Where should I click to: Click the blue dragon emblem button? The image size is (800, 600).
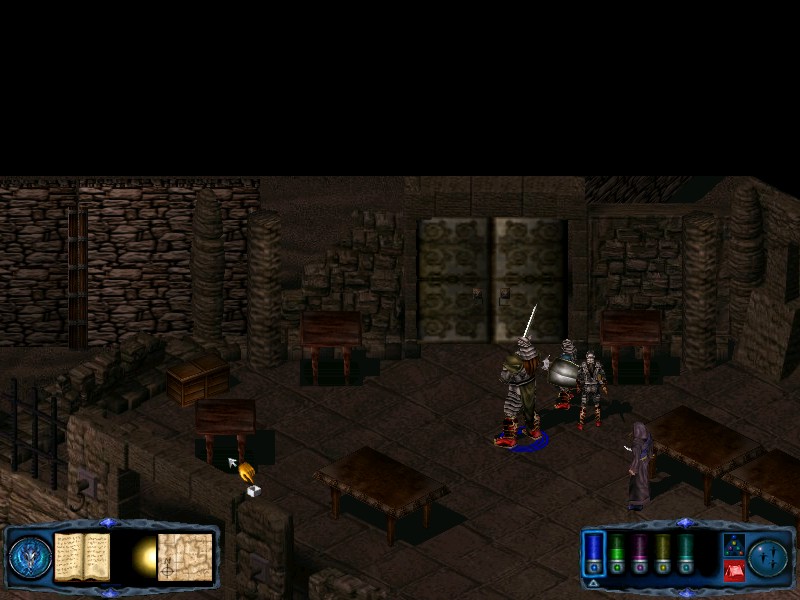point(30,557)
